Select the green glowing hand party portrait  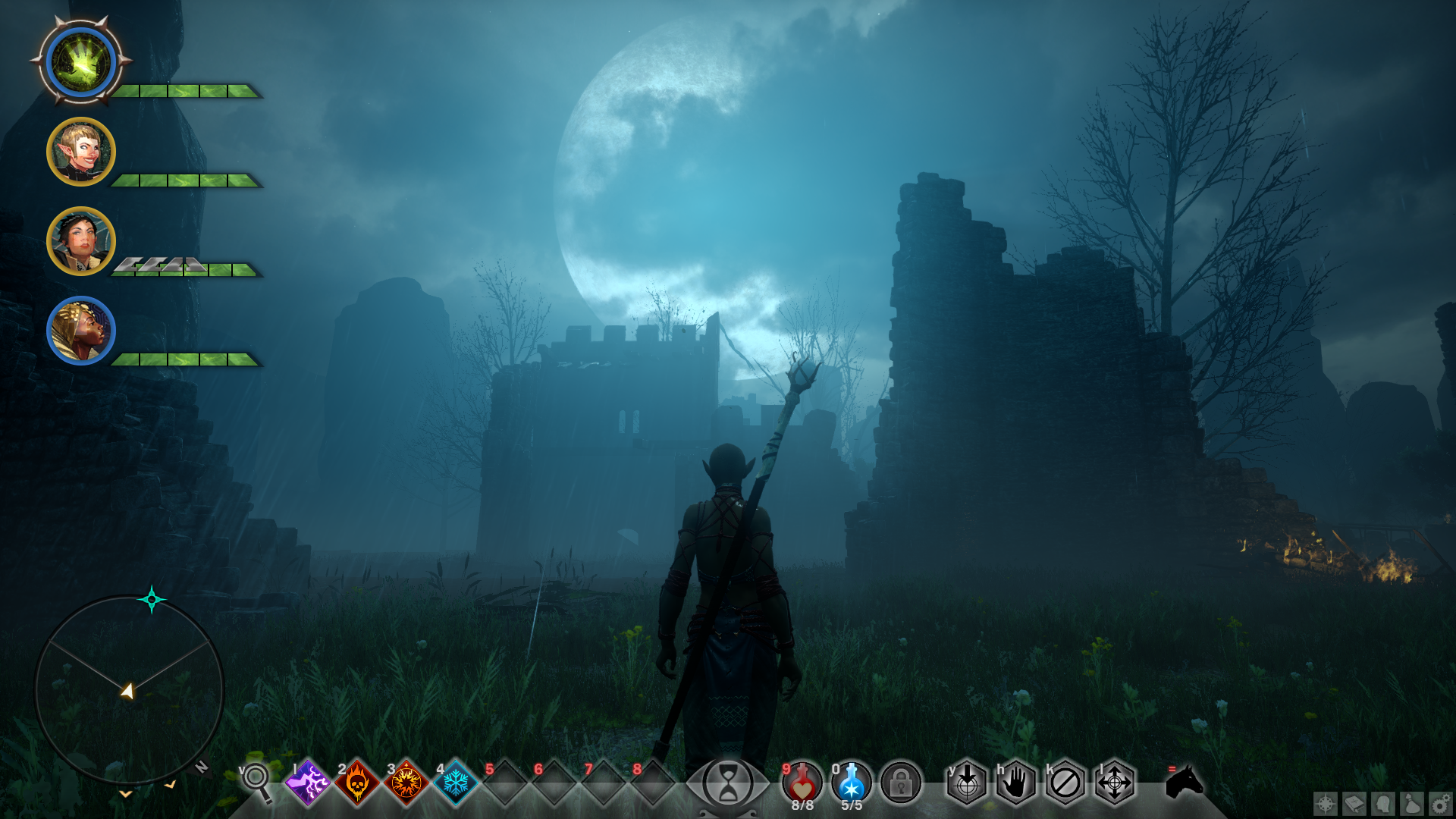pyautogui.click(x=81, y=62)
